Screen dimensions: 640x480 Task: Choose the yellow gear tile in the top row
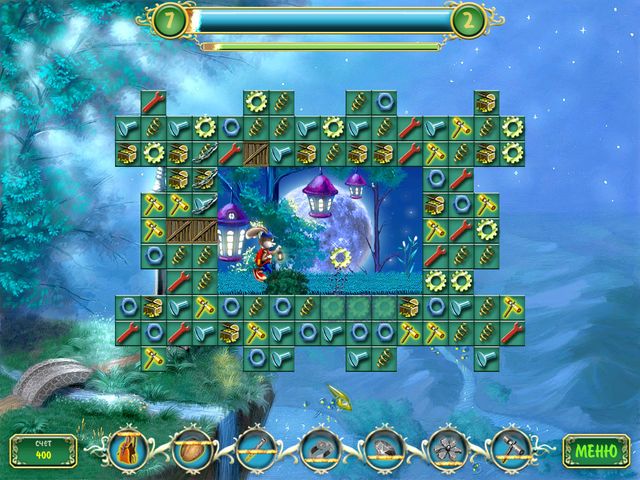(257, 101)
